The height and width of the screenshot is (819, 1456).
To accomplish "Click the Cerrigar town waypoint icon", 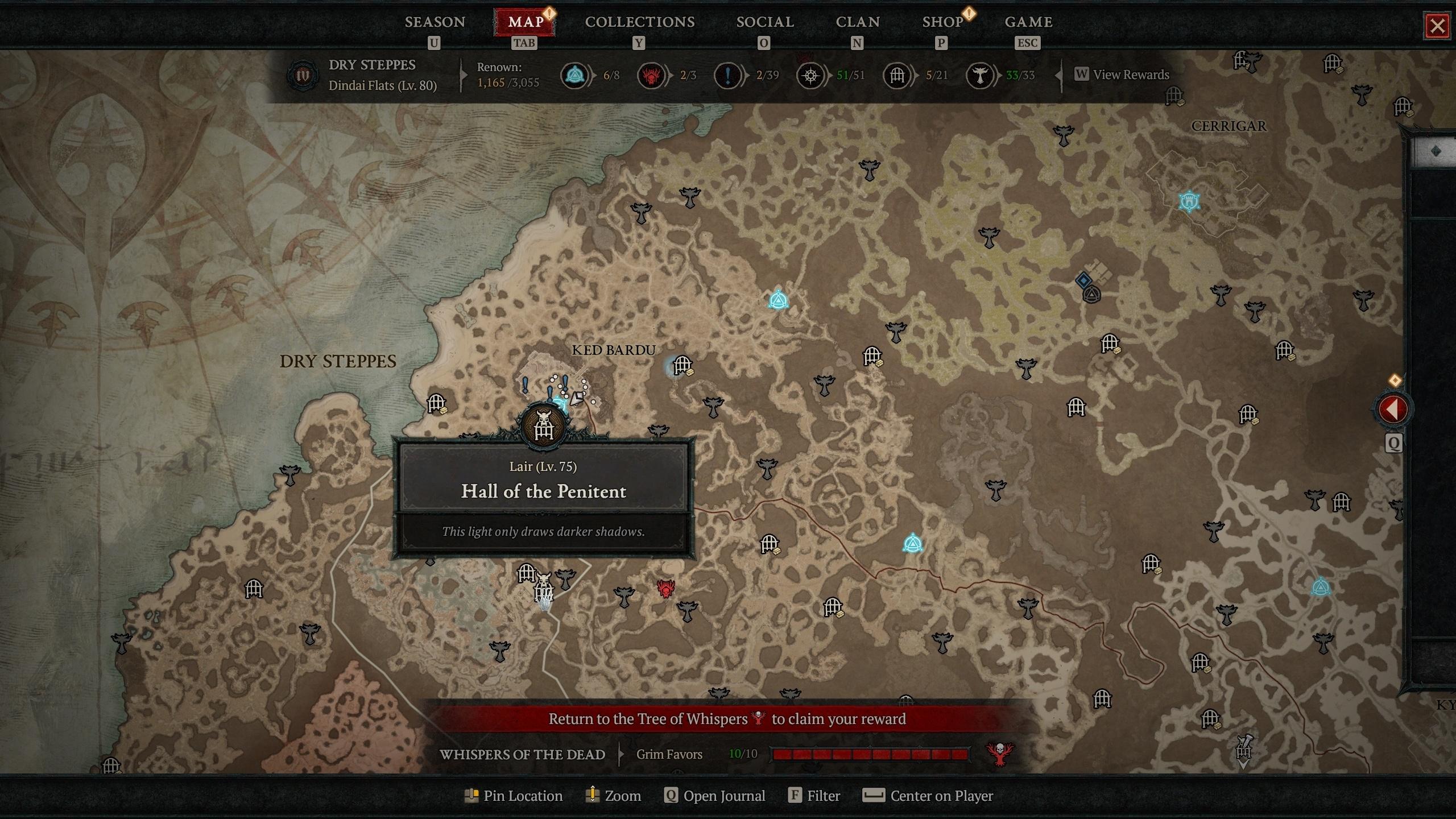I will [1190, 200].
